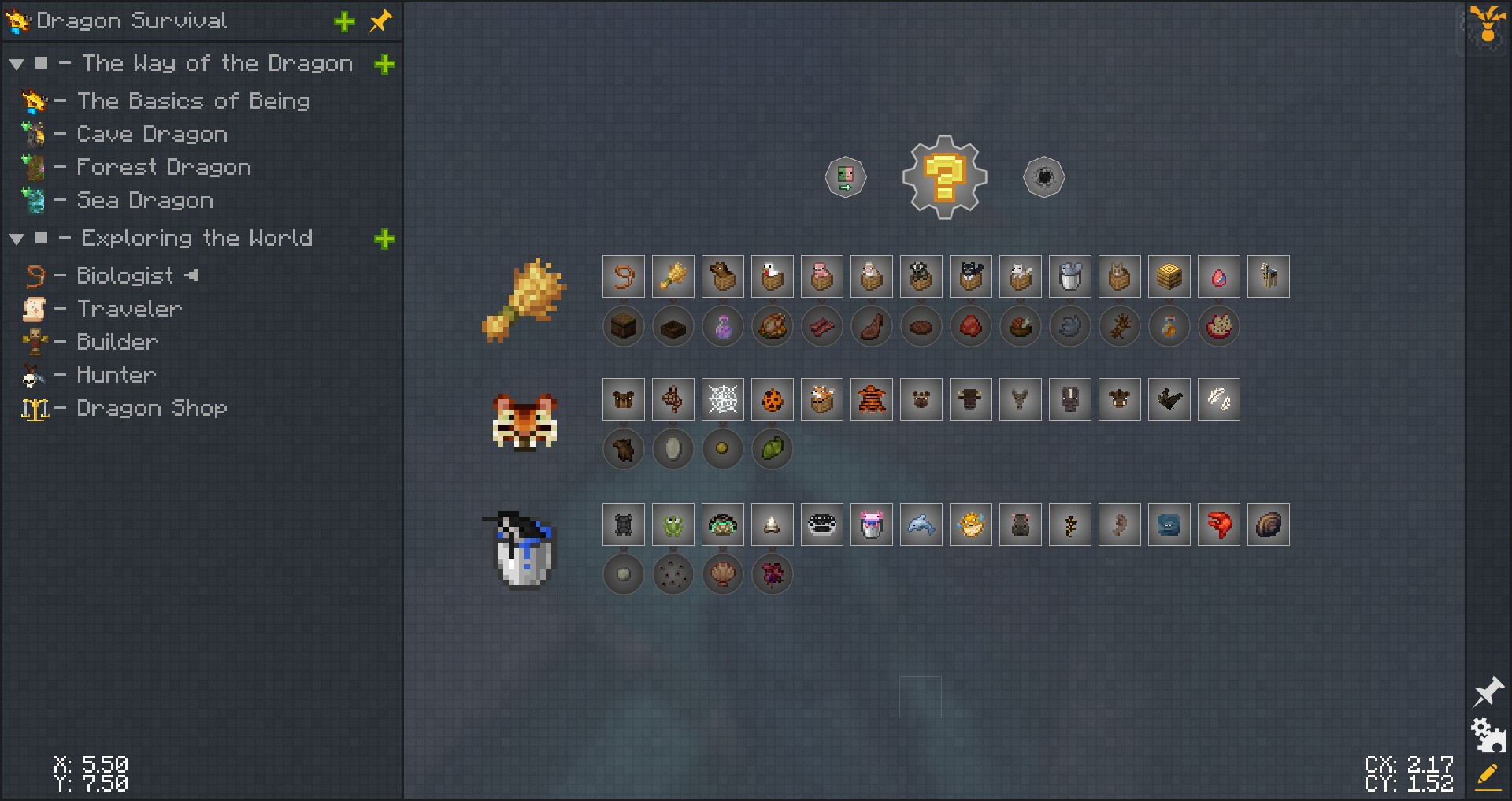The image size is (1512, 801).
Task: Select the tiger face quest icon
Action: 524,423
